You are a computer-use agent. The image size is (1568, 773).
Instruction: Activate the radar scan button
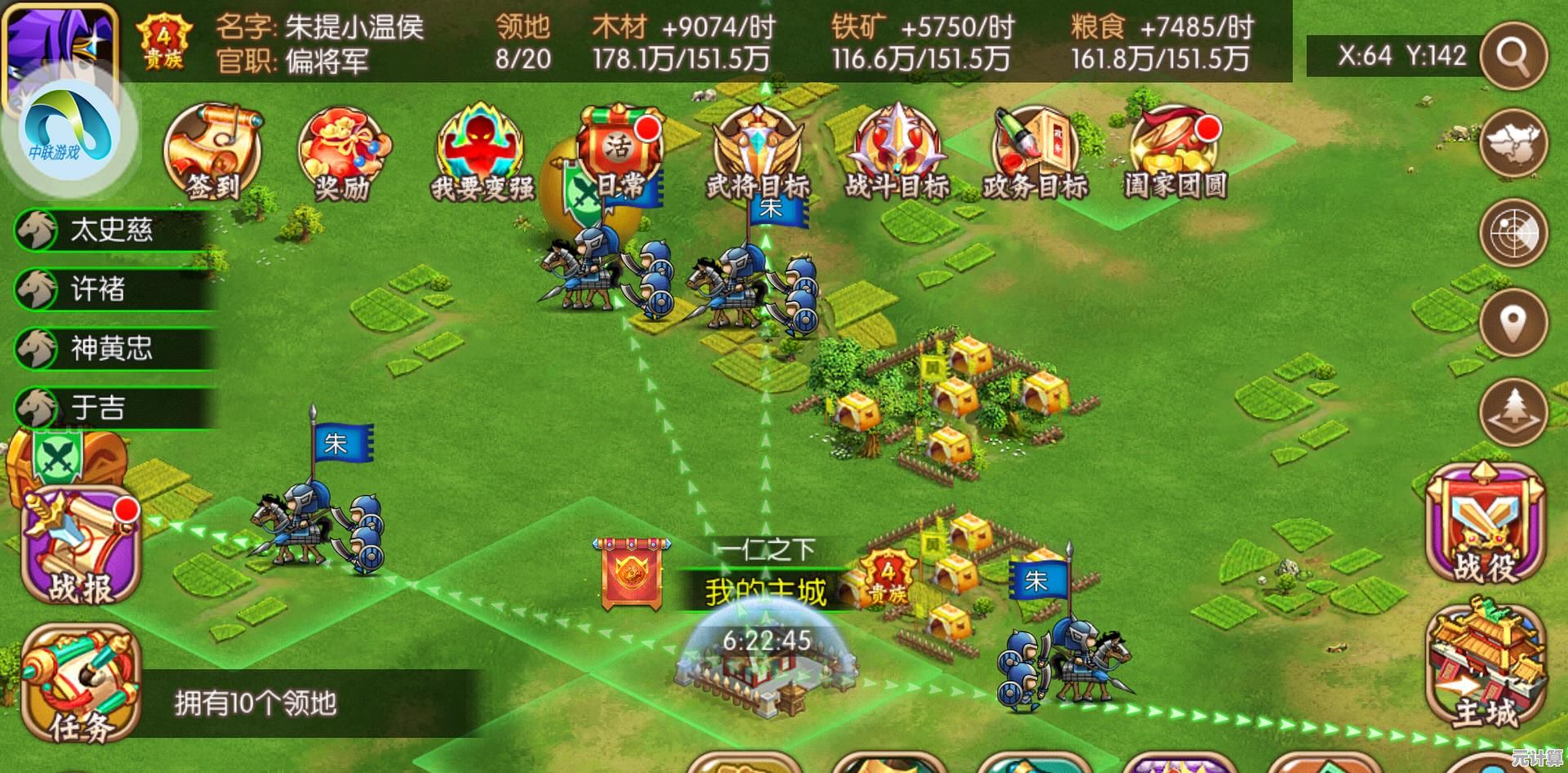pyautogui.click(x=1513, y=233)
